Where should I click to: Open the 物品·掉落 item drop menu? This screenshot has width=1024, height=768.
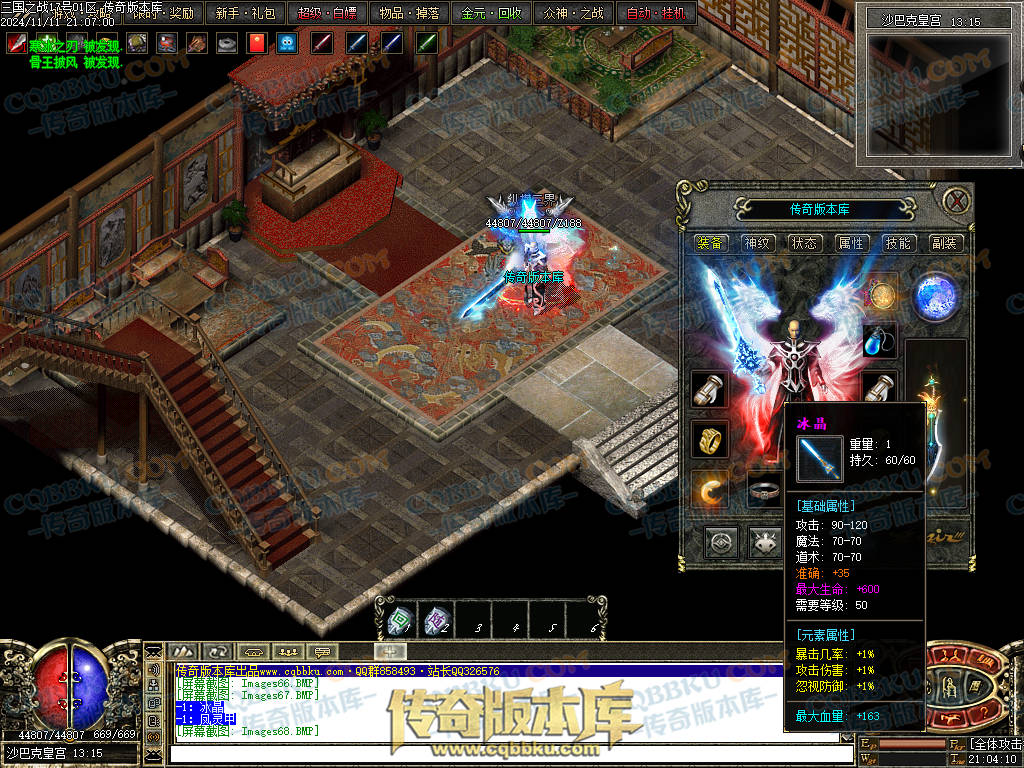click(408, 14)
